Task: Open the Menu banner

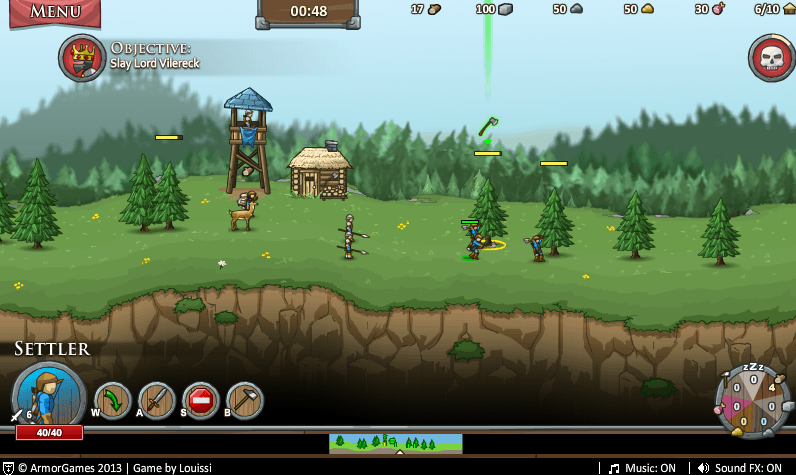Action: tap(55, 12)
